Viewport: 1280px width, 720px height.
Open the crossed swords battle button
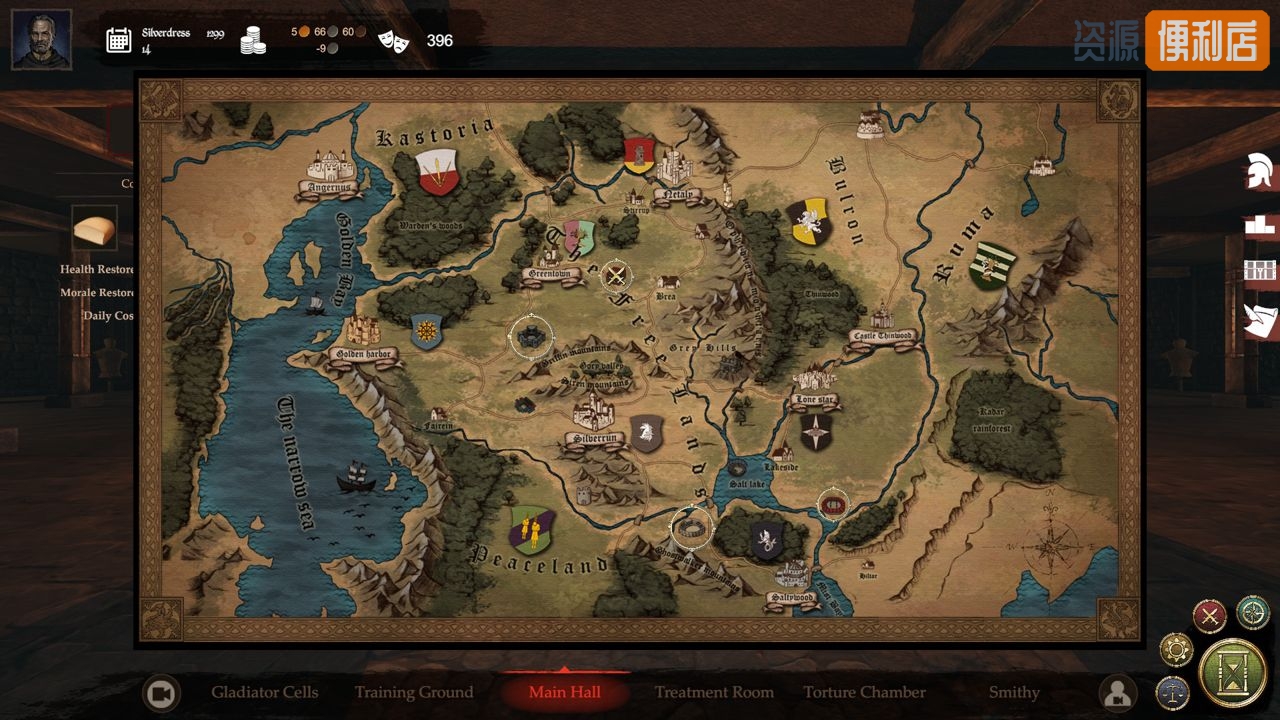click(1210, 615)
